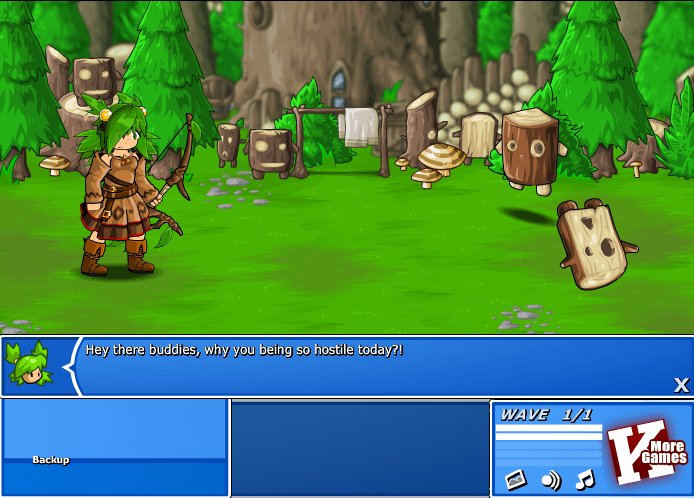
Task: Toggle the music note icon
Action: [x=585, y=479]
